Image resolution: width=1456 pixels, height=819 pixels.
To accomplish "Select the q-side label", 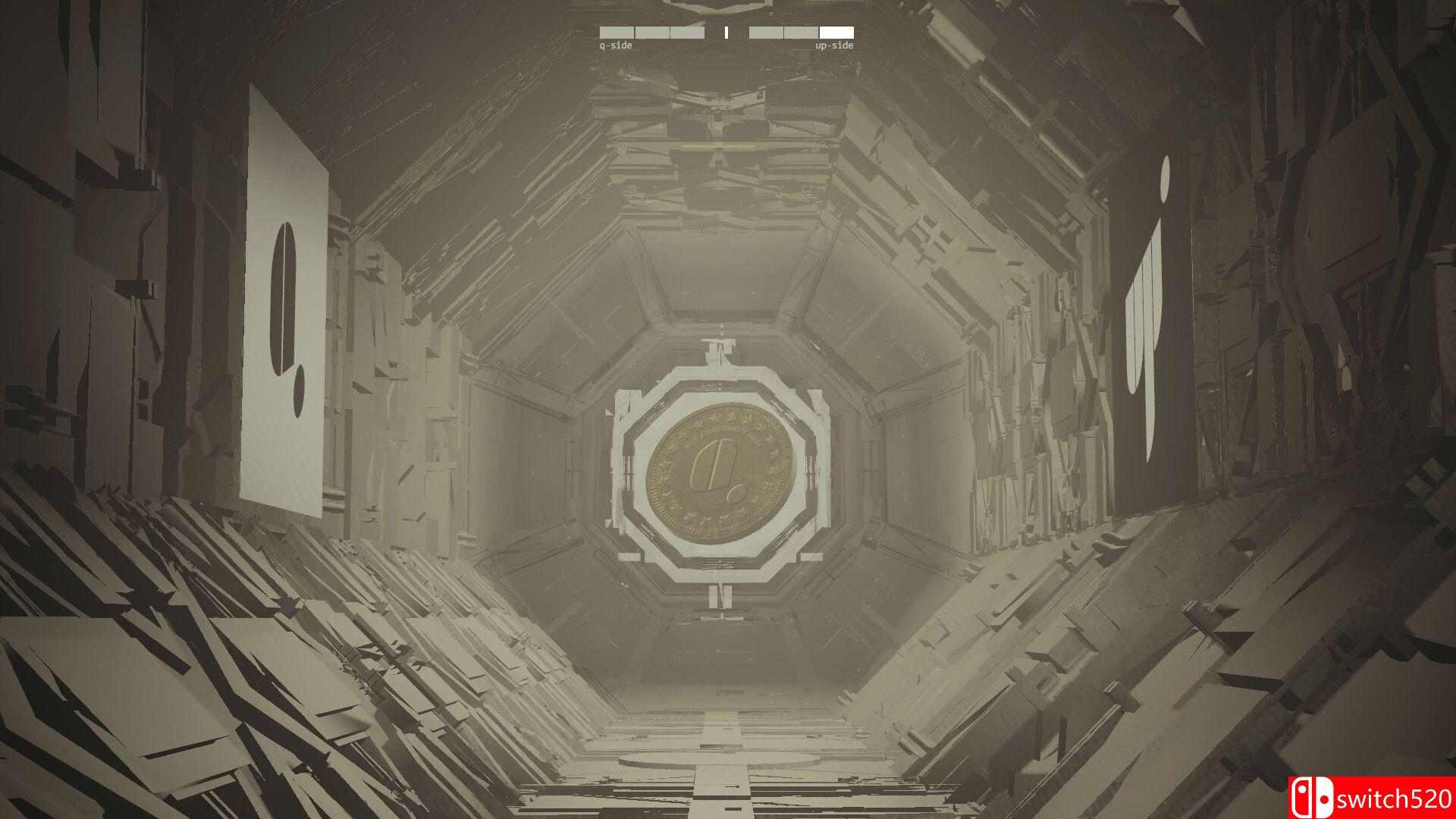I will point(616,46).
